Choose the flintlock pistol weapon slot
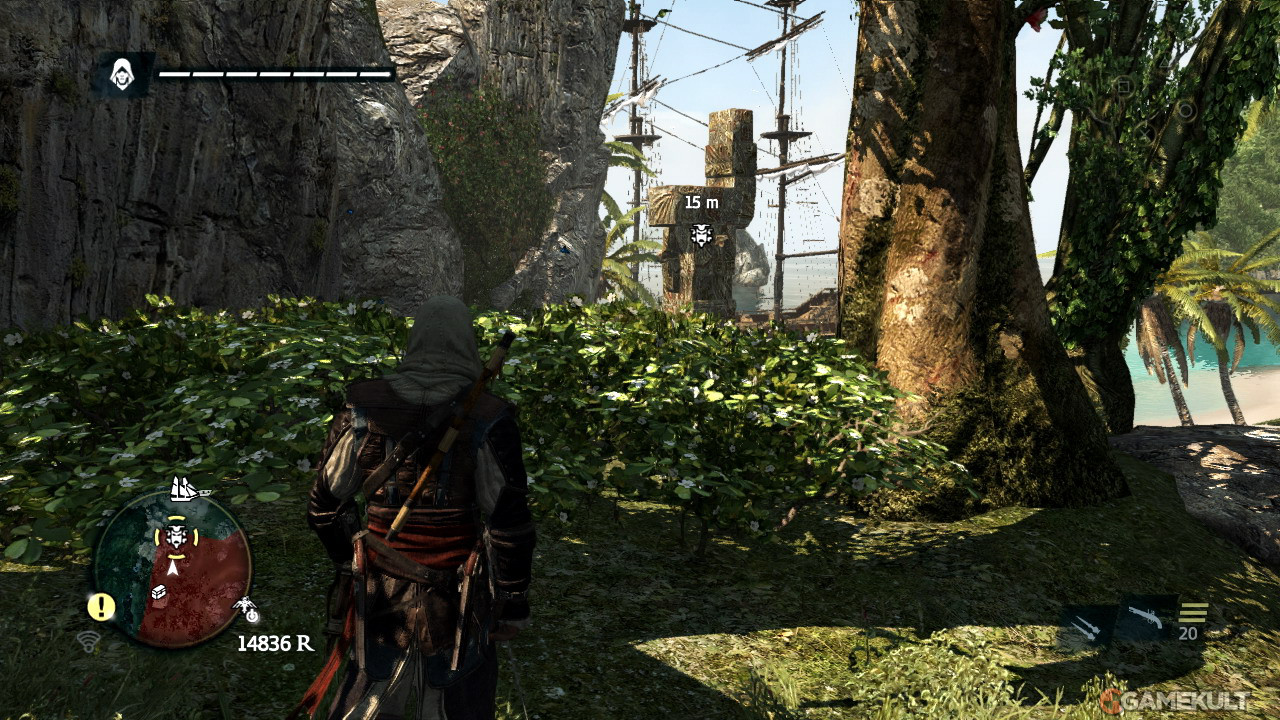 [x=1146, y=618]
